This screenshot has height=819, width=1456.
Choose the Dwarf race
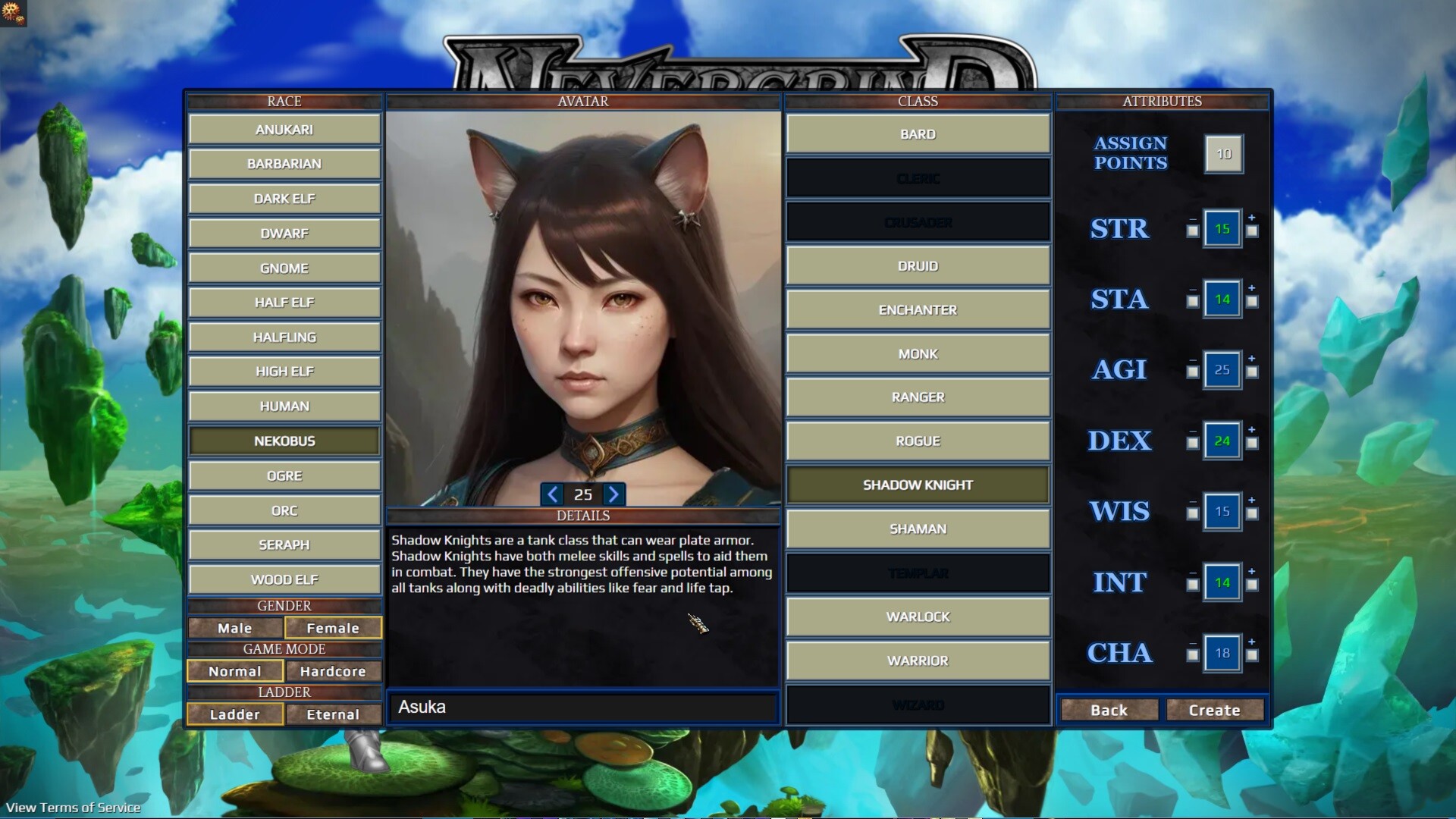pos(284,233)
